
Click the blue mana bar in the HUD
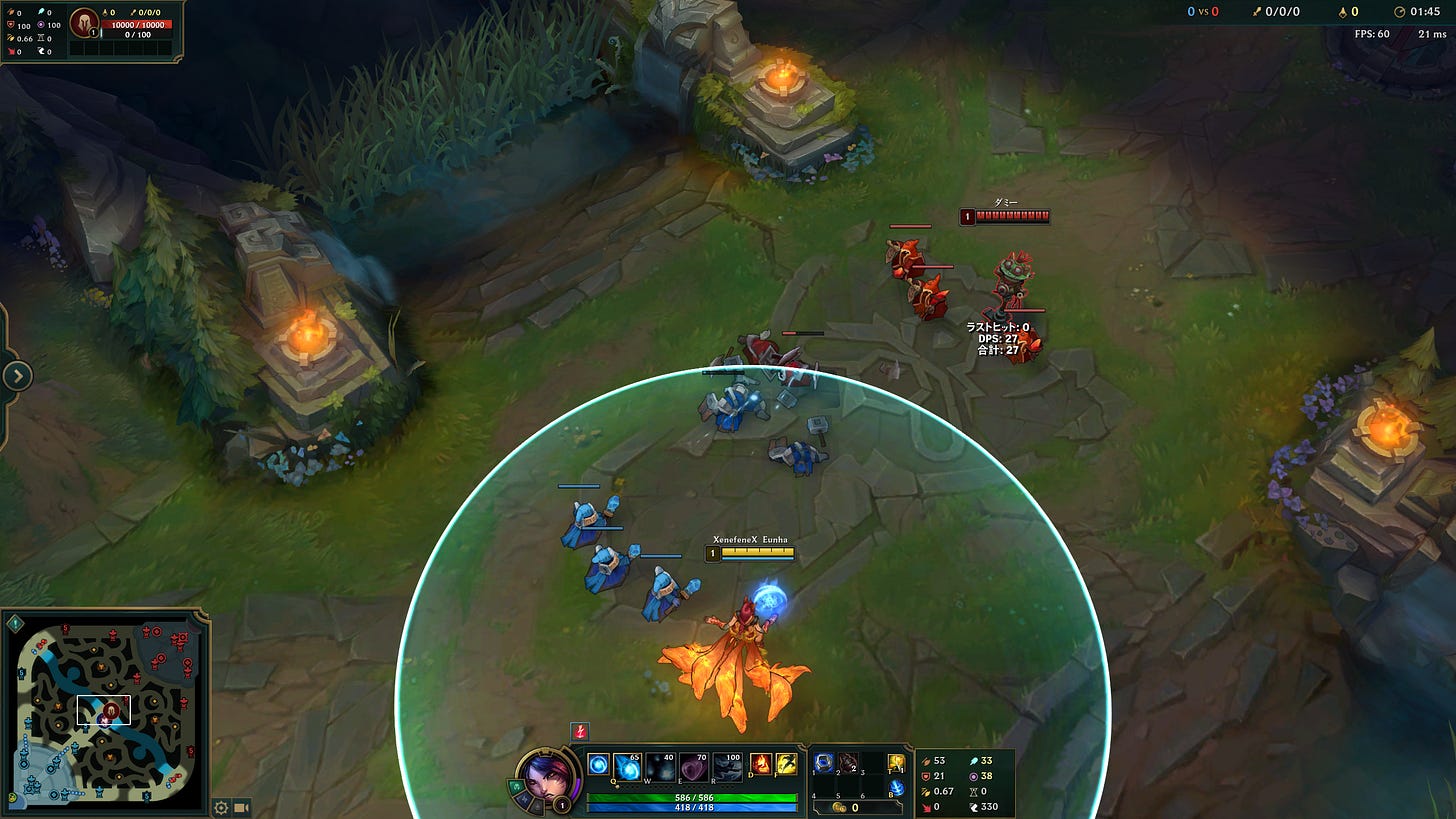click(x=693, y=806)
